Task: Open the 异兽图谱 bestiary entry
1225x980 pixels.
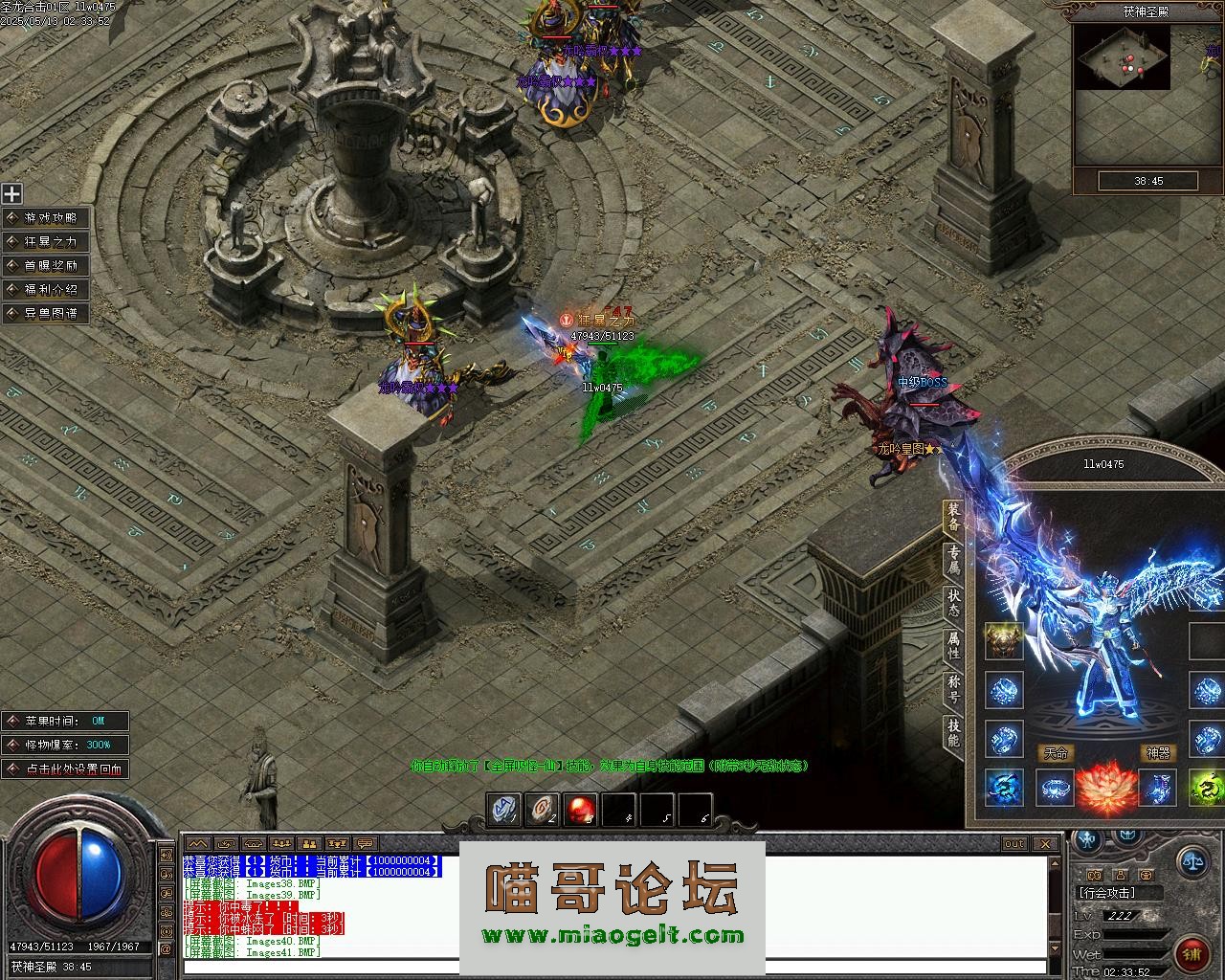Action: 46,314
